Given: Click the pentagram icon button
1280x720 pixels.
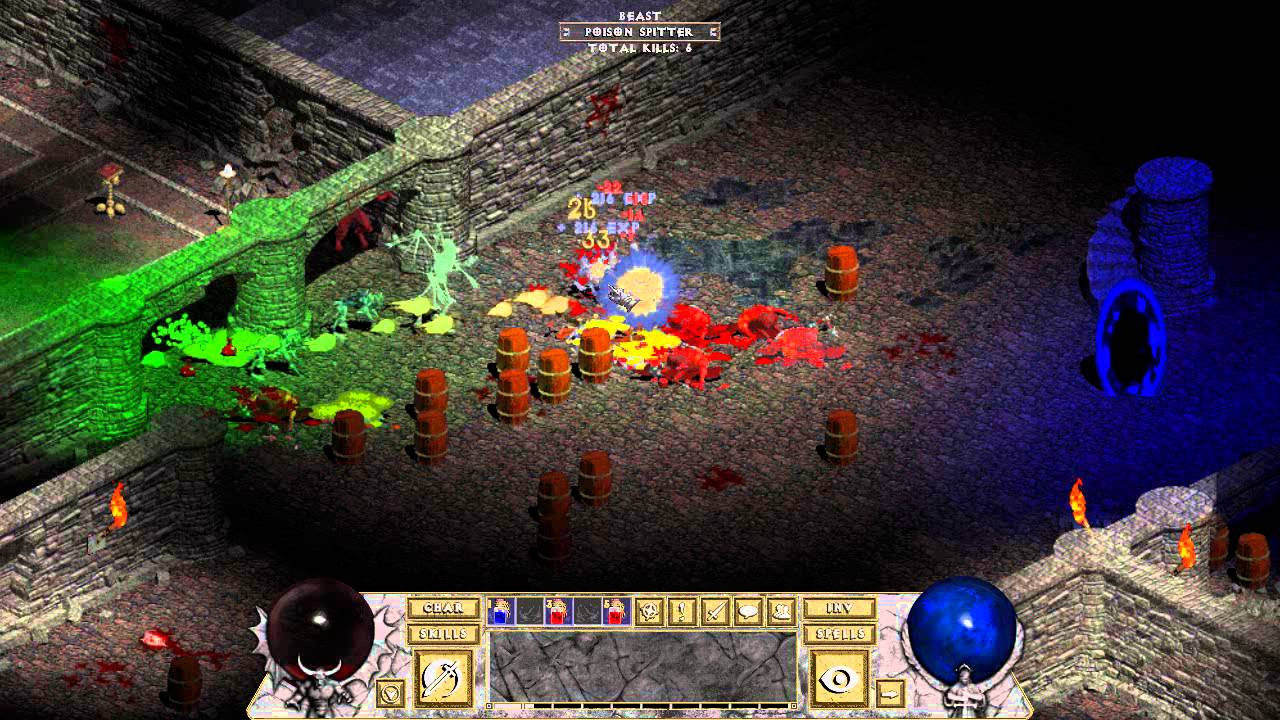Looking at the screenshot, I should [652, 611].
